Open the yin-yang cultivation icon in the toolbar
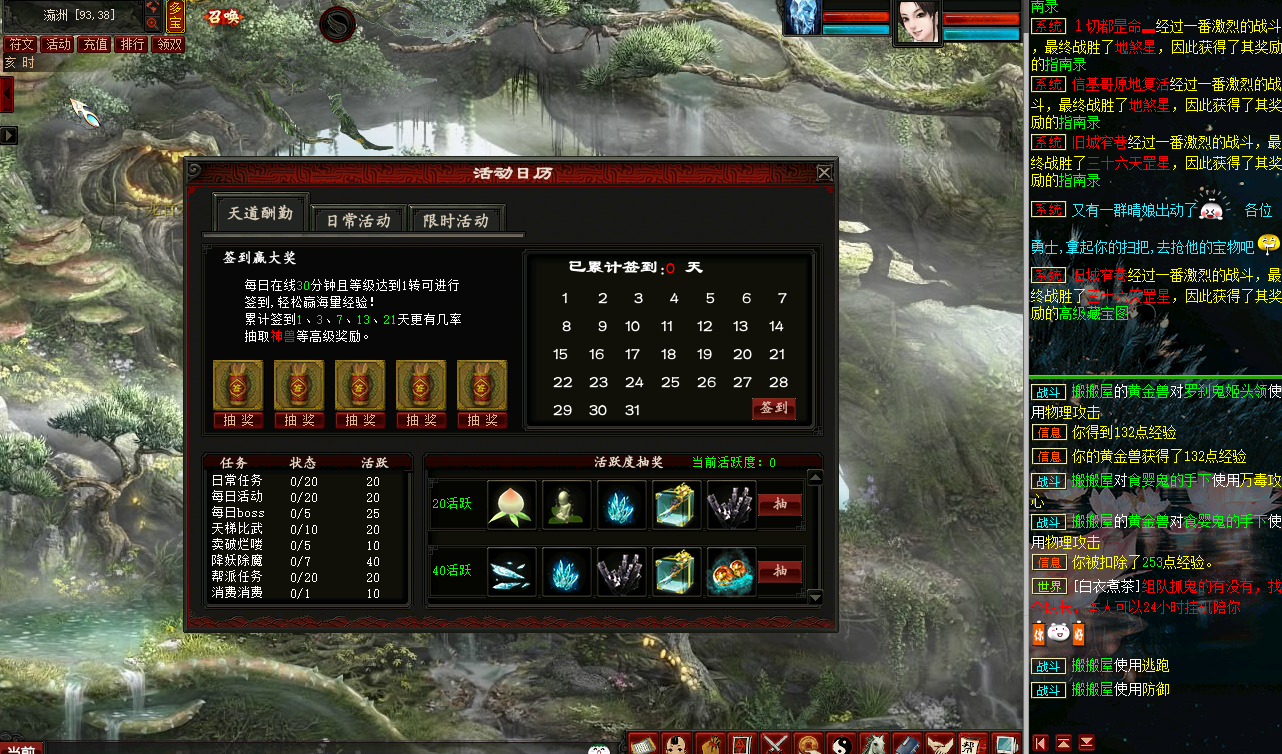Image resolution: width=1282 pixels, height=754 pixels. tap(844, 745)
